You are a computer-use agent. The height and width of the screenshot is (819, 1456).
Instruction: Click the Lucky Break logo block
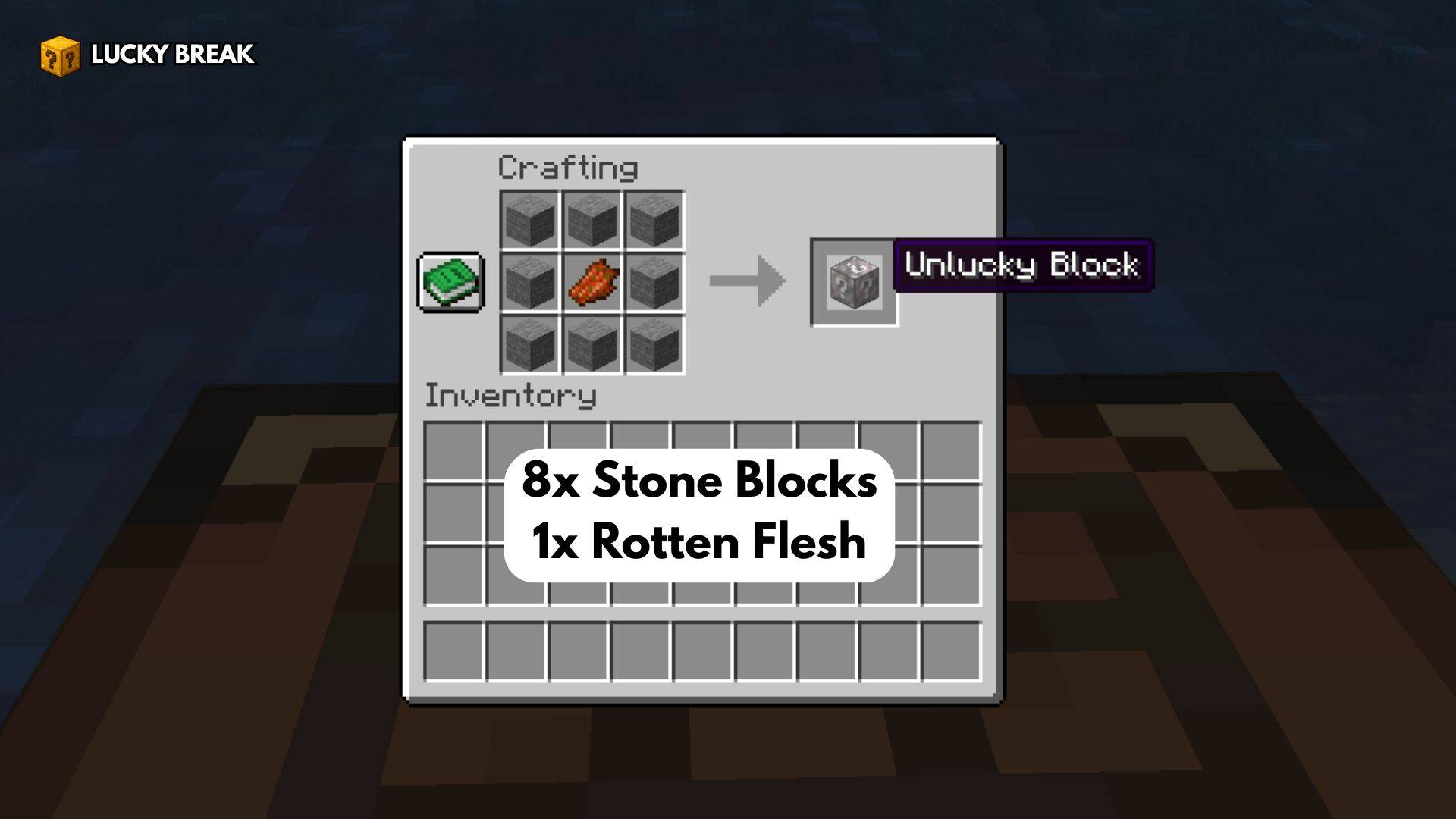click(59, 55)
